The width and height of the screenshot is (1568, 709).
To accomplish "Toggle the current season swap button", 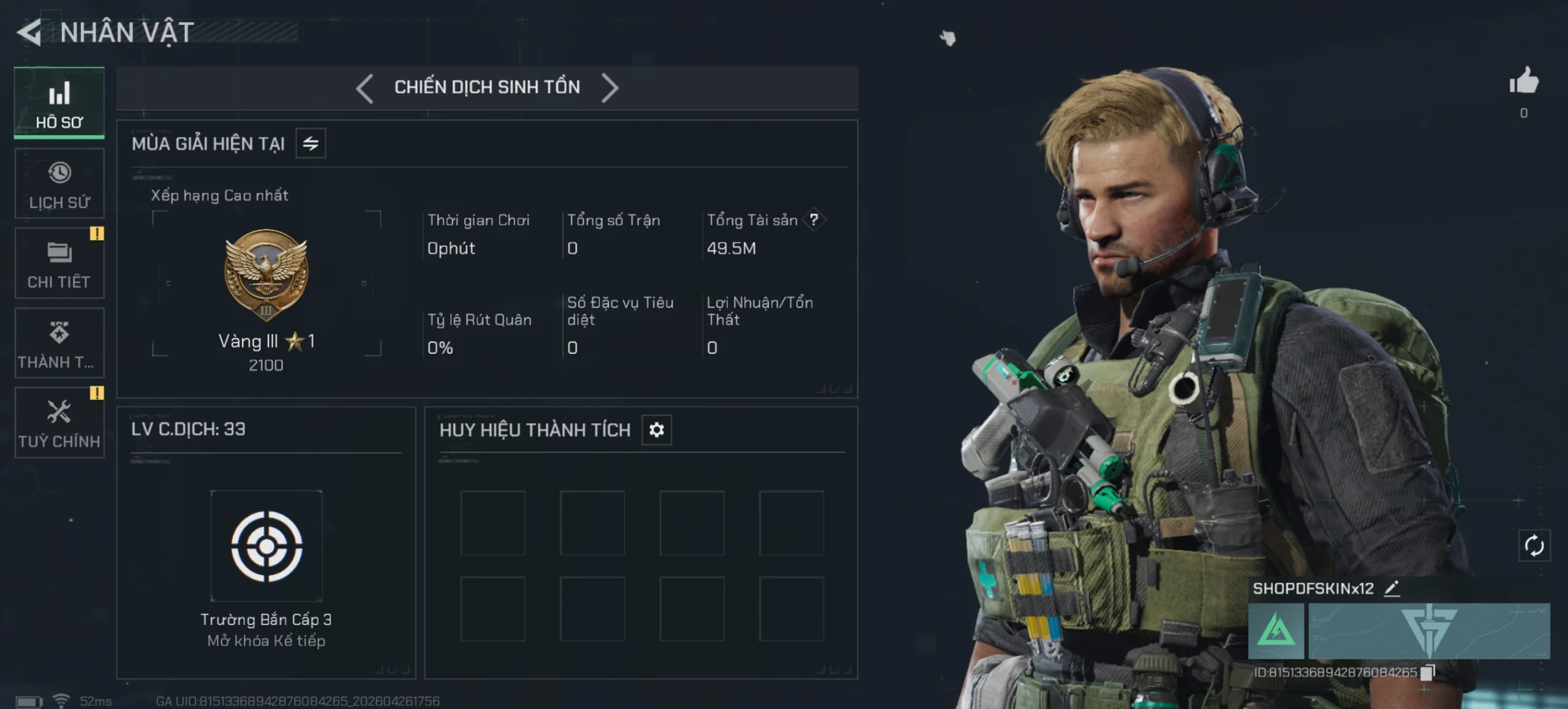I will pyautogui.click(x=311, y=143).
